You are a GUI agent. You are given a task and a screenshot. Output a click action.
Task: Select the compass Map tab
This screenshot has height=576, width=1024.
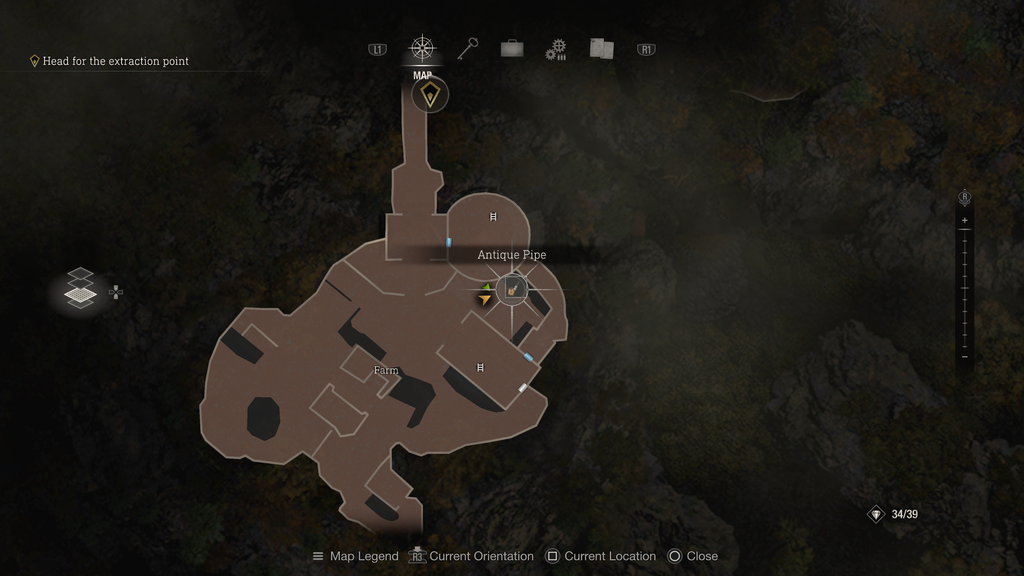tap(423, 48)
